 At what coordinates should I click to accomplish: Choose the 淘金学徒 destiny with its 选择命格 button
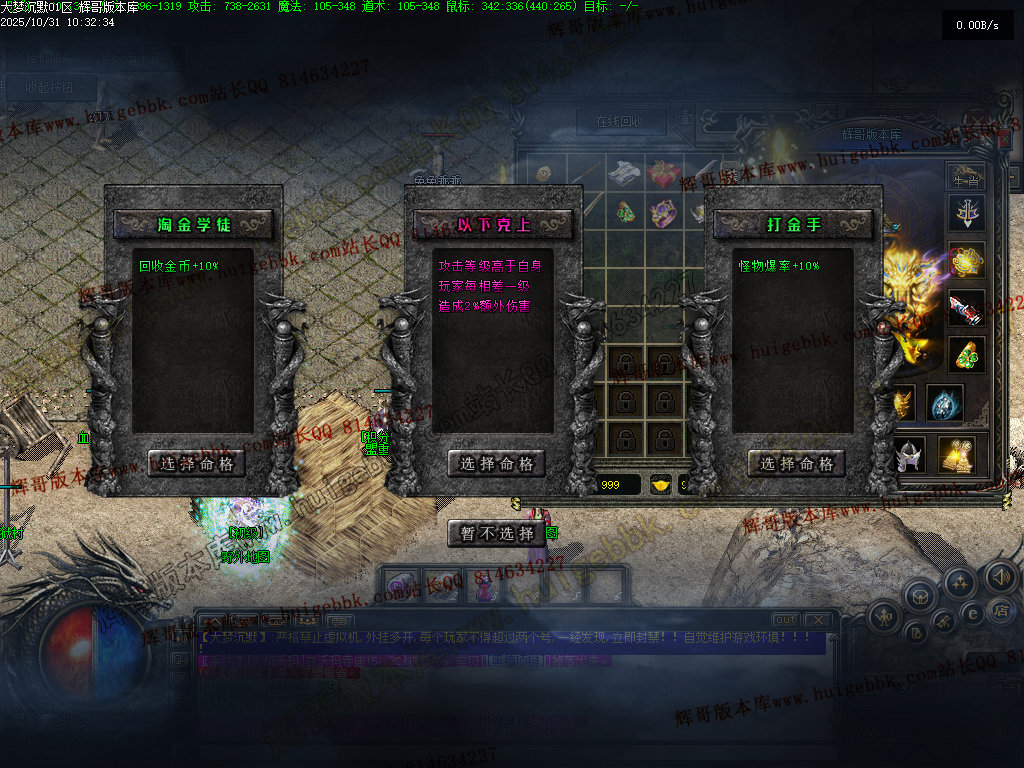197,463
